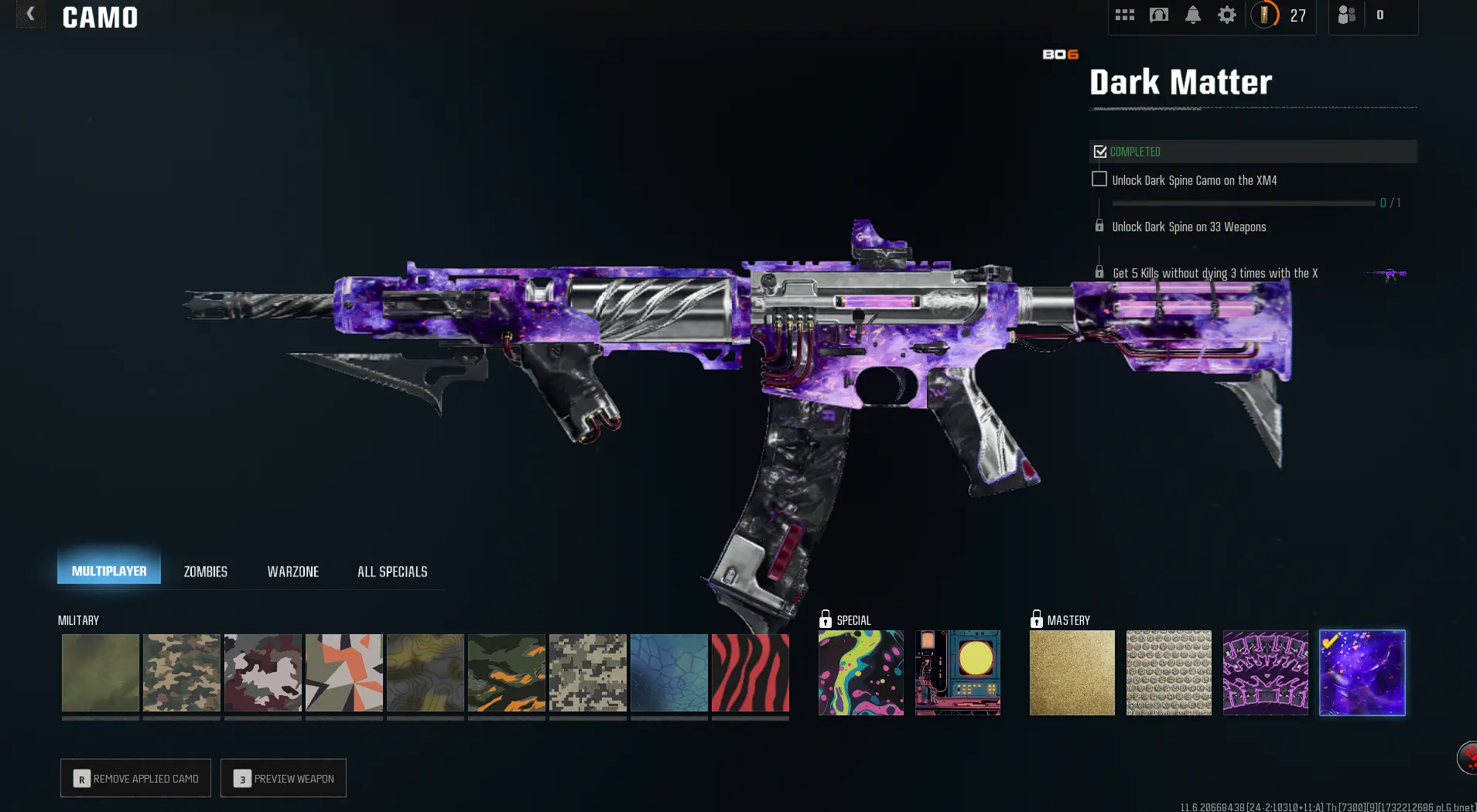Show the All Specials tab
The image size is (1477, 812).
point(392,571)
